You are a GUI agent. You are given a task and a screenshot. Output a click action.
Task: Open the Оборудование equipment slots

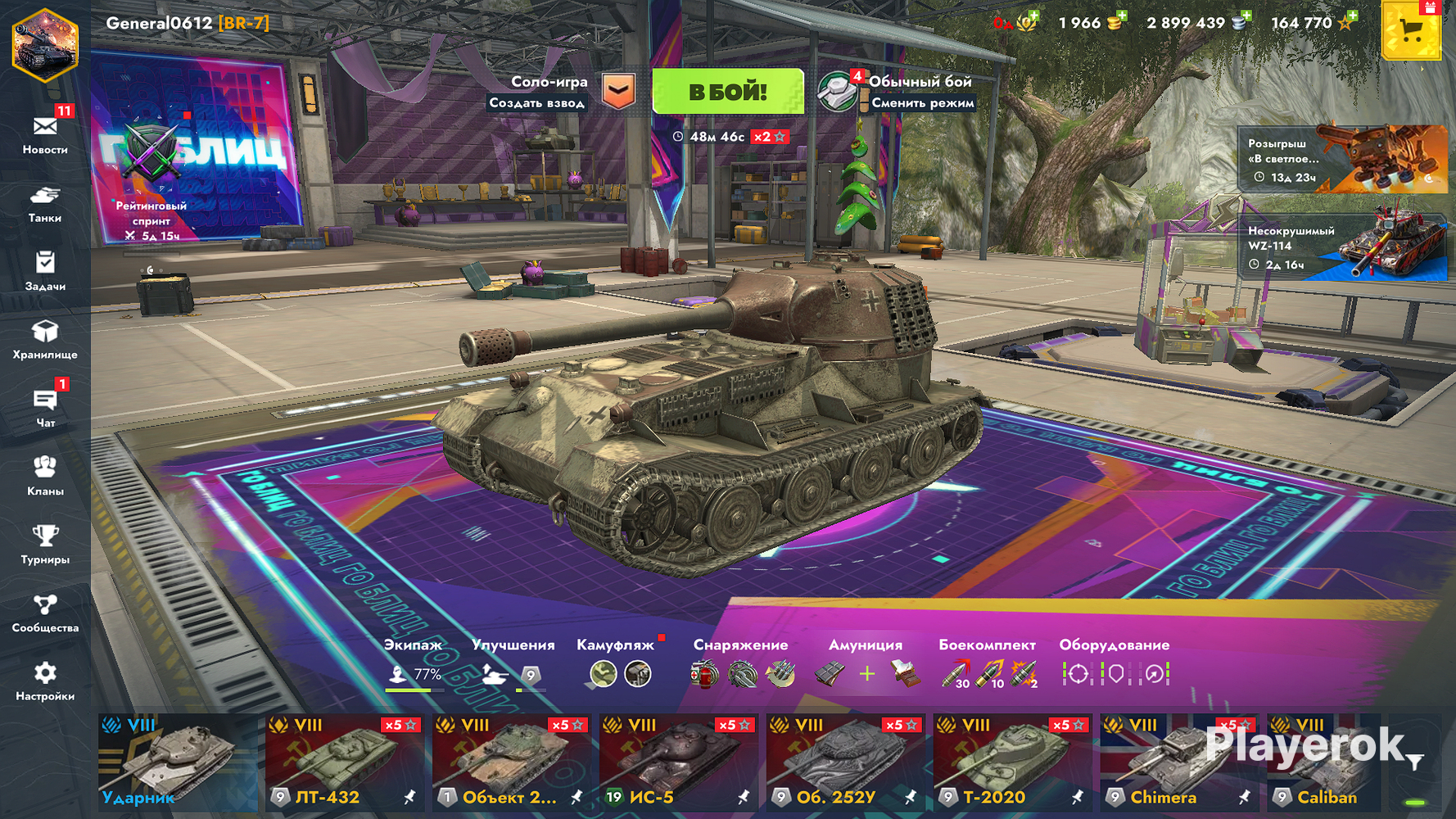1115,665
